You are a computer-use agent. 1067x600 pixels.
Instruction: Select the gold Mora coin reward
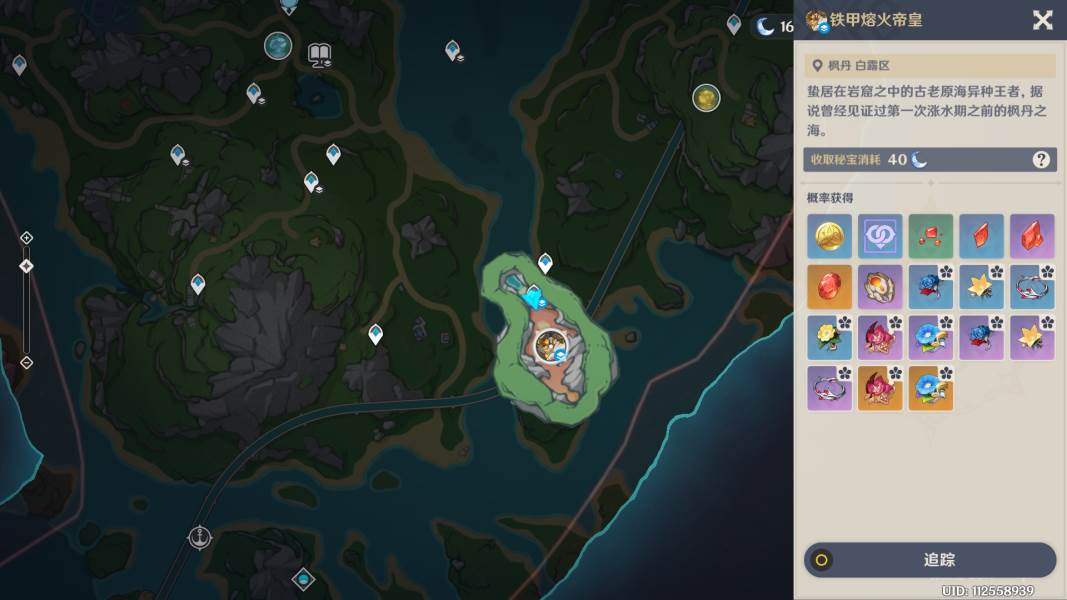tap(830, 236)
